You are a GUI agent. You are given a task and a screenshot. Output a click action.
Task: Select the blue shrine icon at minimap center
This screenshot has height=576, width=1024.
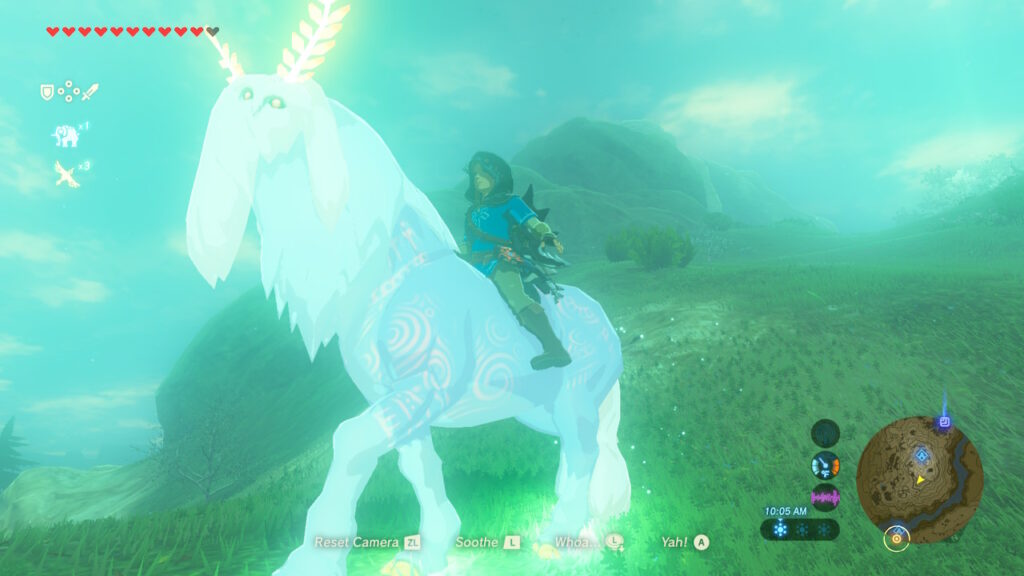click(921, 456)
